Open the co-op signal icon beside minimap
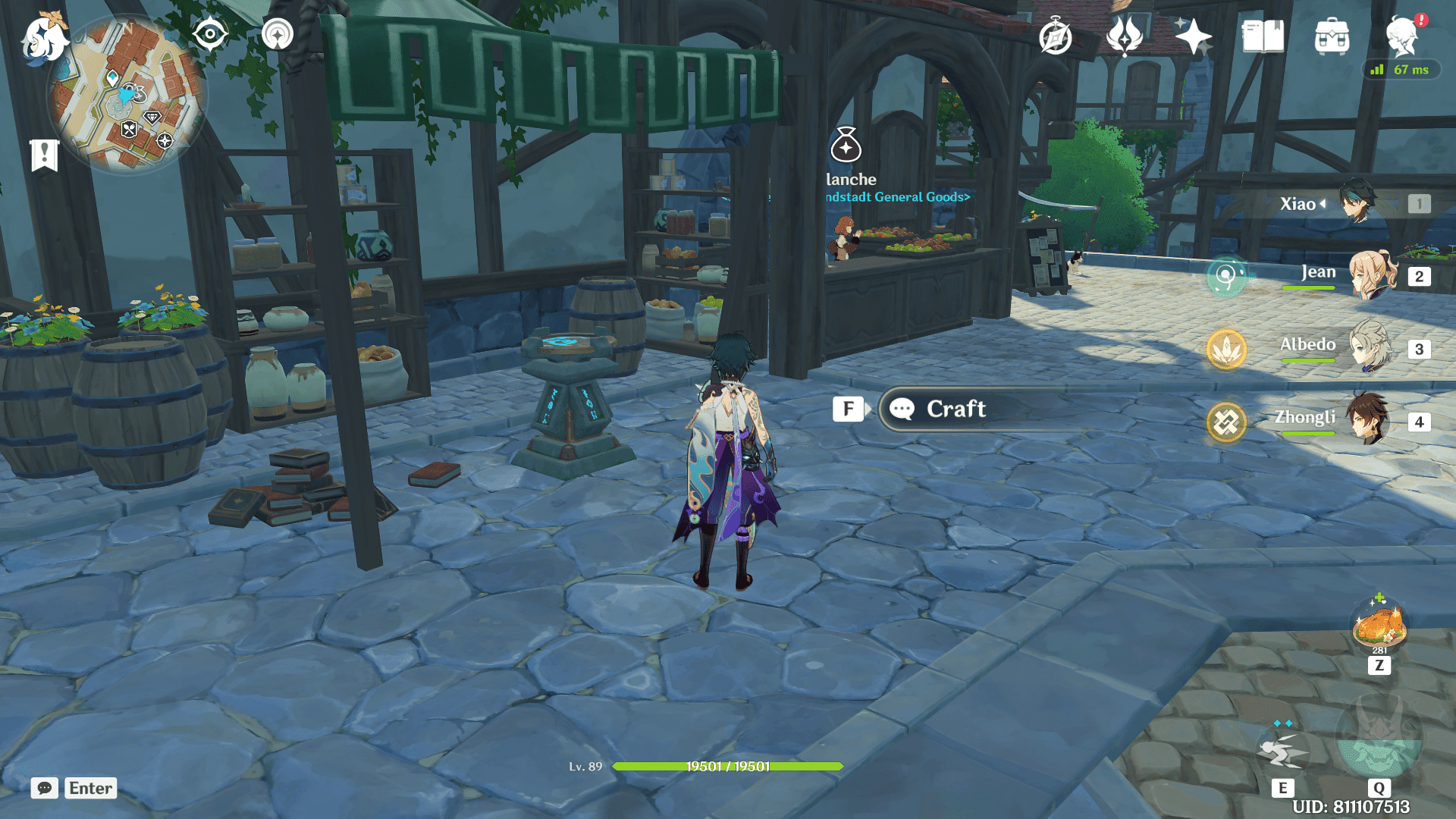 tap(278, 35)
